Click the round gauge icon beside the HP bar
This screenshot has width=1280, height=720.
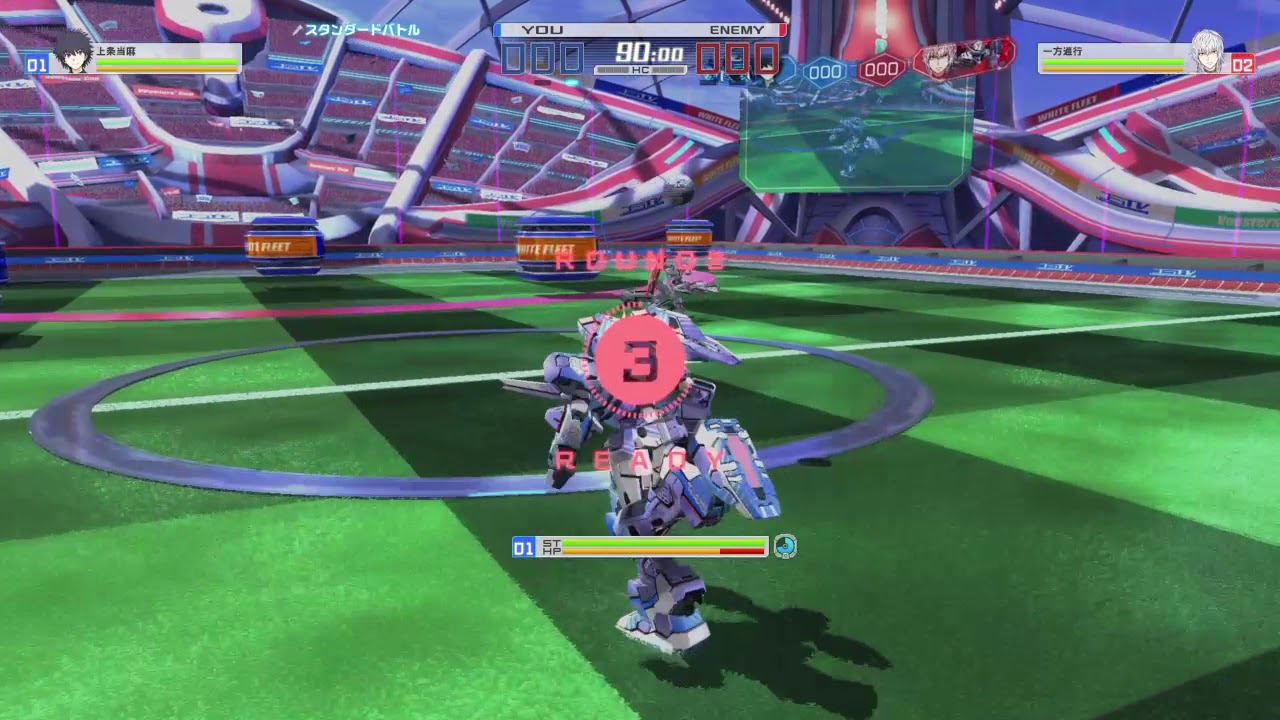coord(785,546)
